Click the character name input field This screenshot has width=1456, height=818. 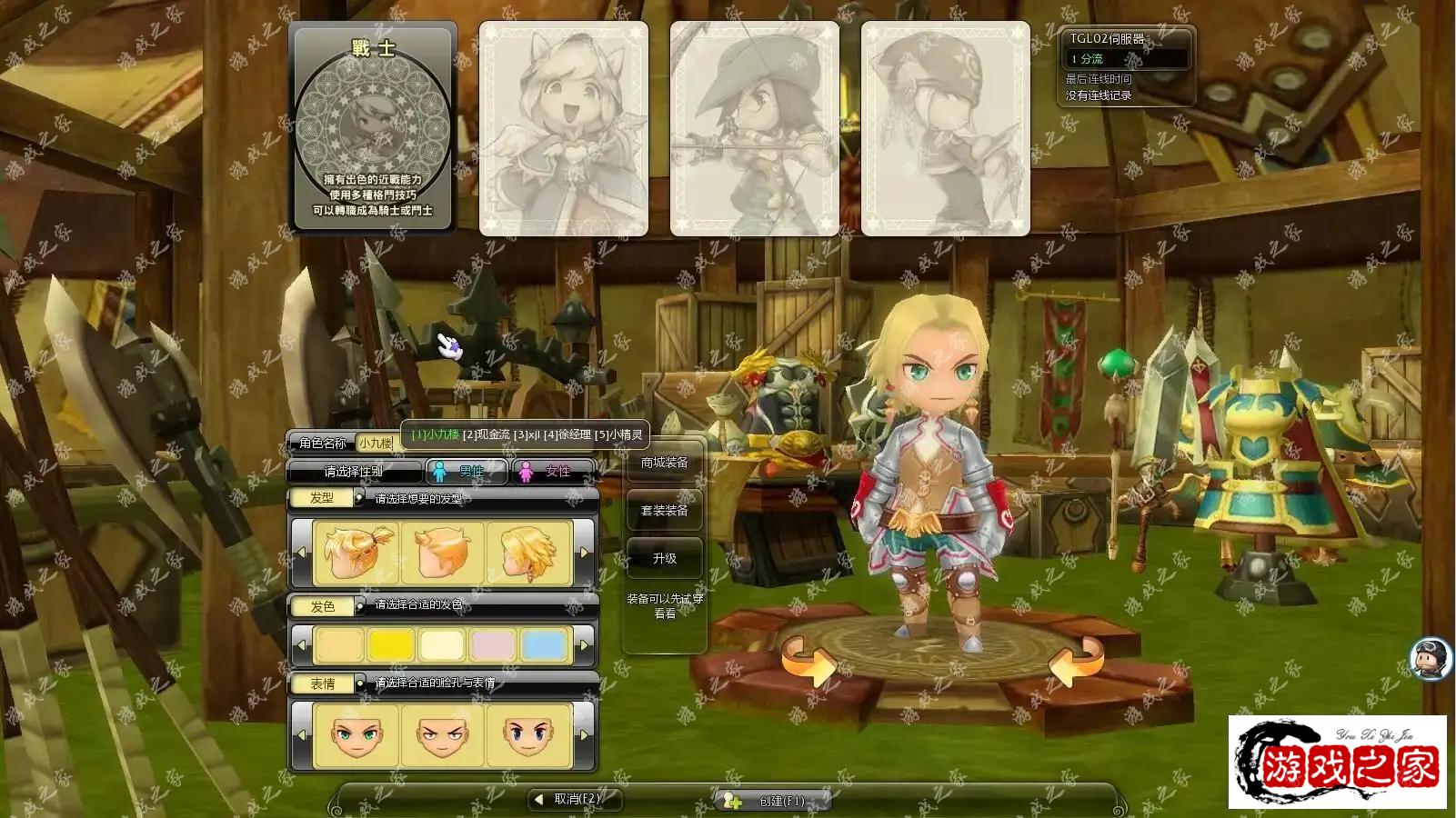point(376,443)
